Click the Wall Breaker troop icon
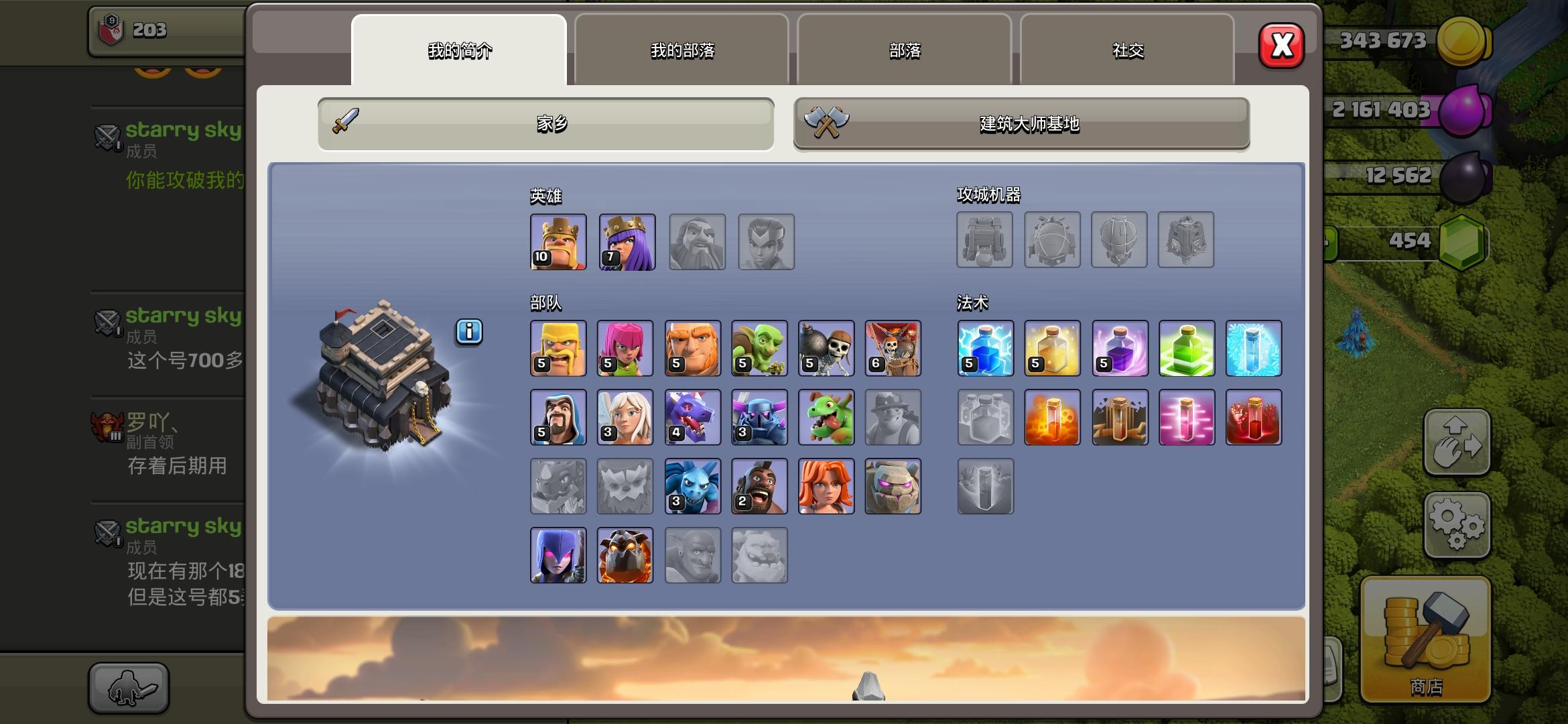The height and width of the screenshot is (724, 1568). [827, 347]
